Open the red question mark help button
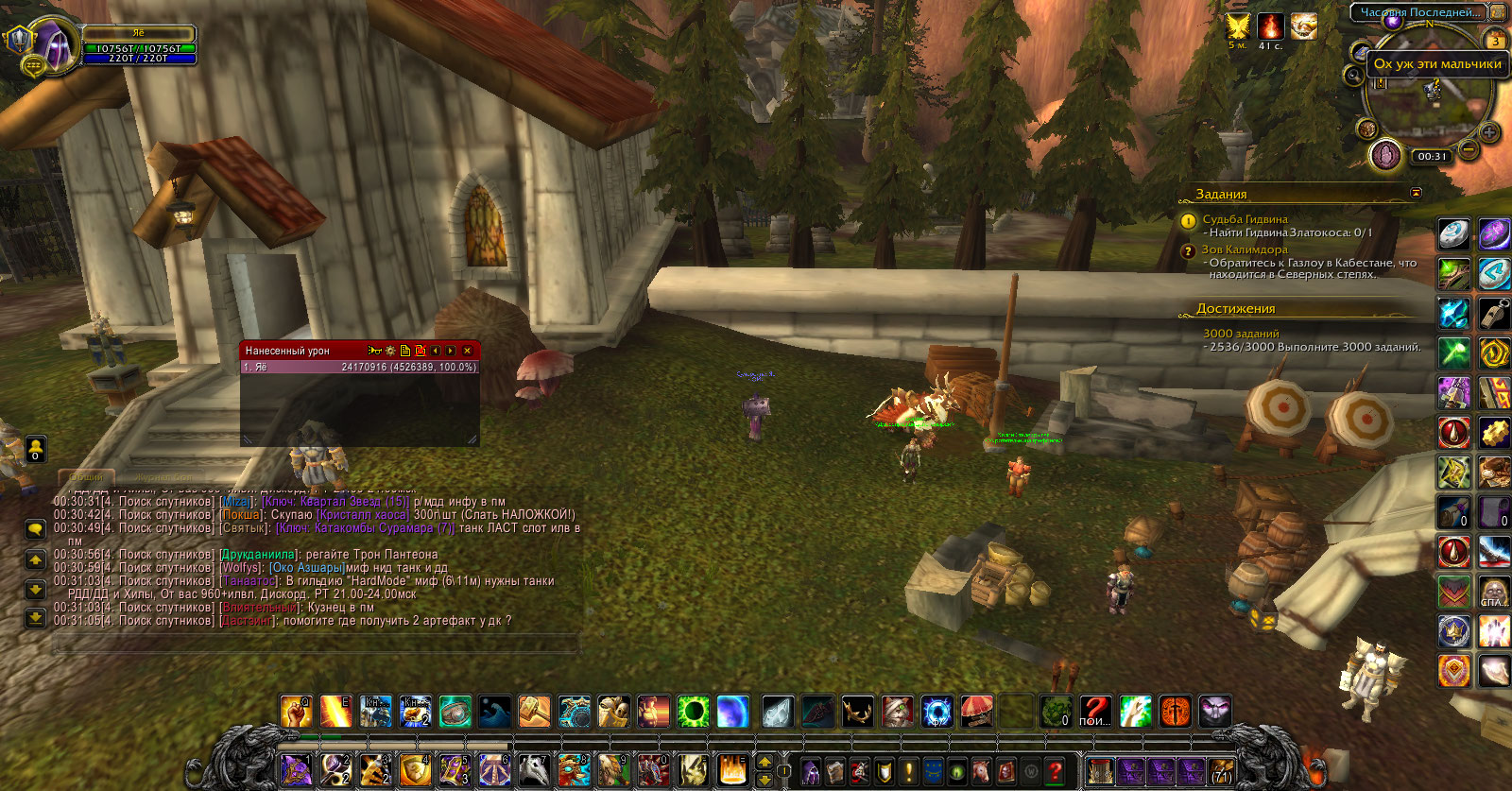The image size is (1512, 791). tap(1055, 771)
